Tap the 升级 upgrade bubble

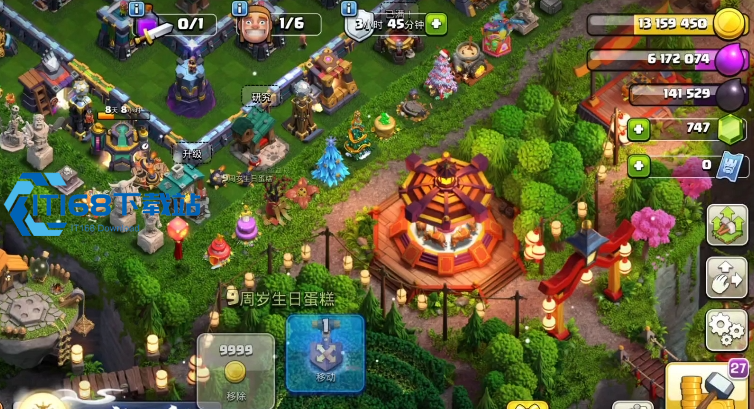[191, 154]
